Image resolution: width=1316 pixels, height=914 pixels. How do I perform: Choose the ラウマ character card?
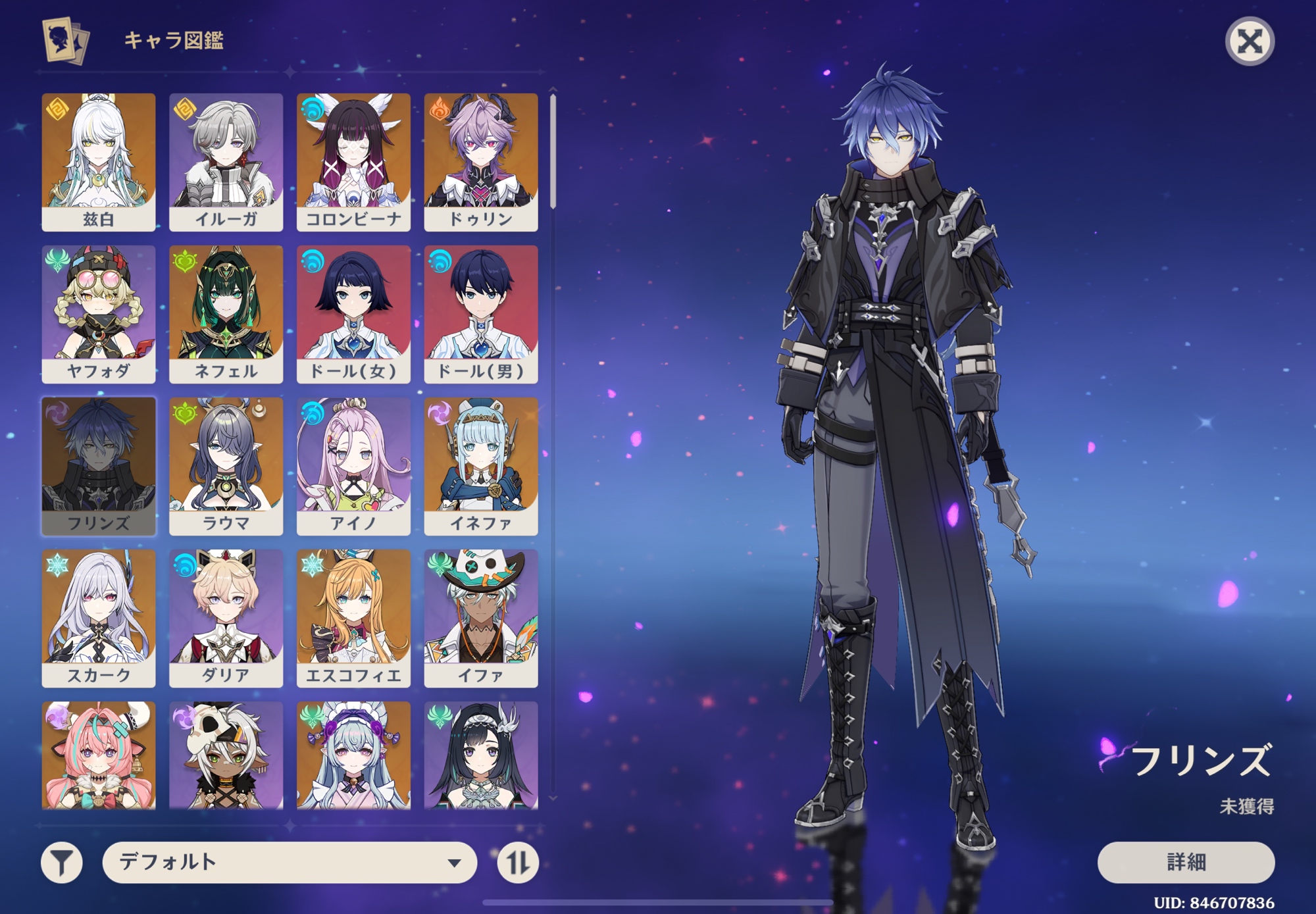226,466
